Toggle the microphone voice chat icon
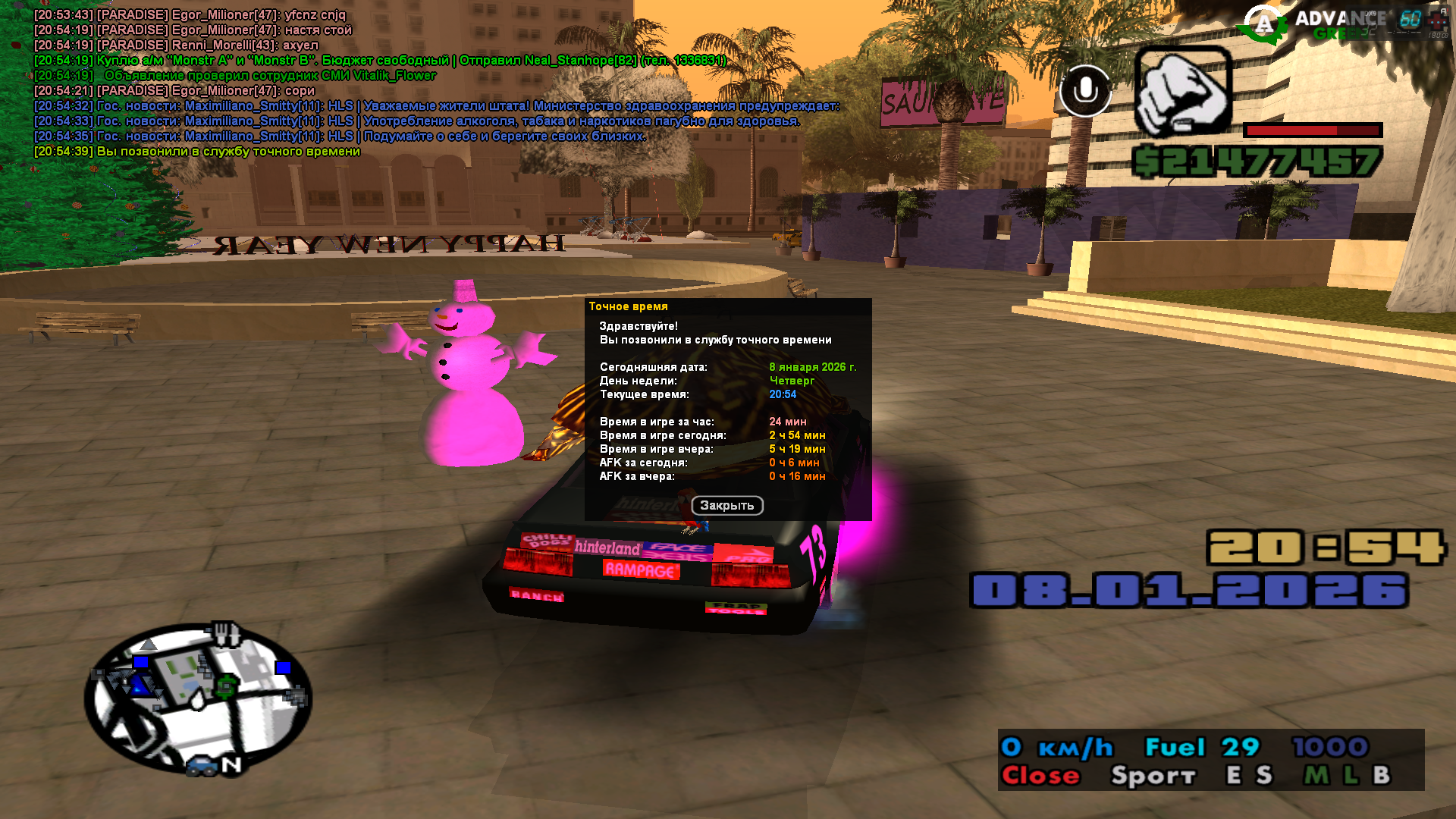The image size is (1456, 819). pyautogui.click(x=1085, y=91)
